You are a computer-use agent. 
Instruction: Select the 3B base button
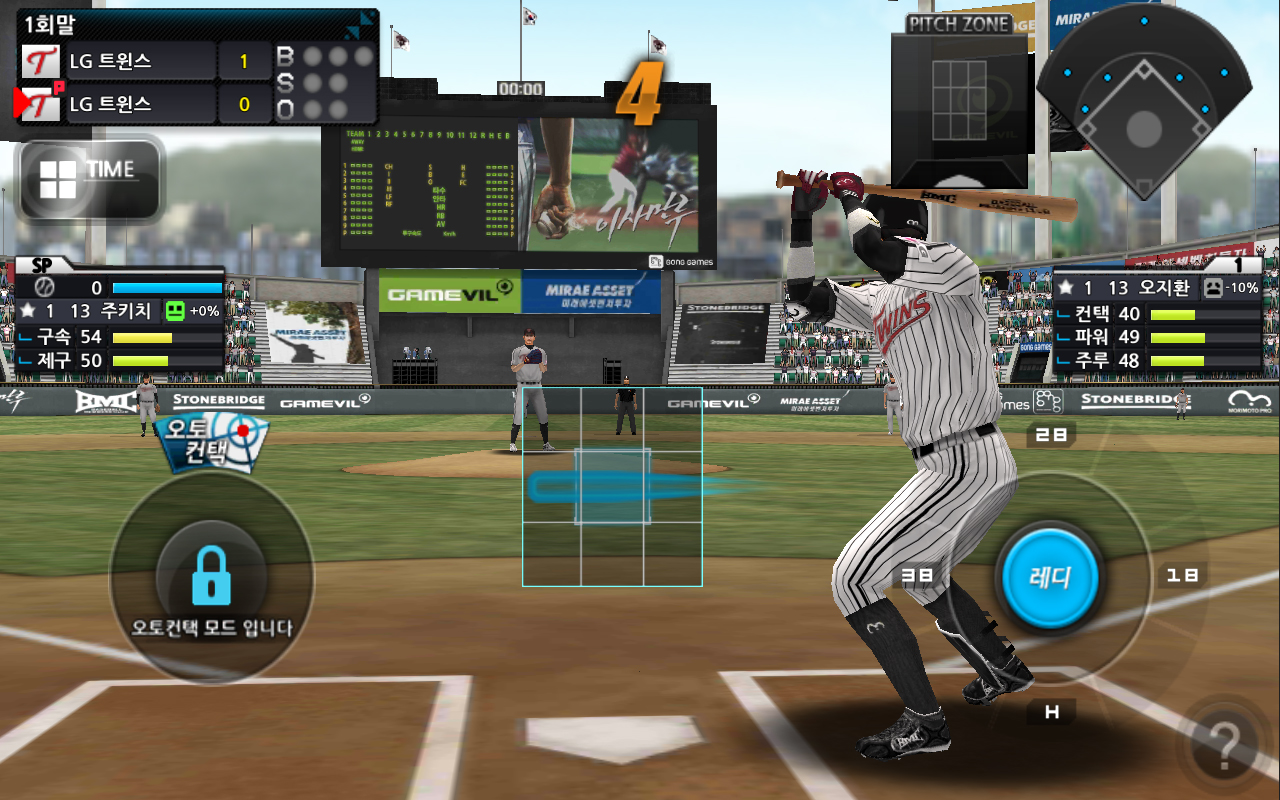click(x=917, y=576)
